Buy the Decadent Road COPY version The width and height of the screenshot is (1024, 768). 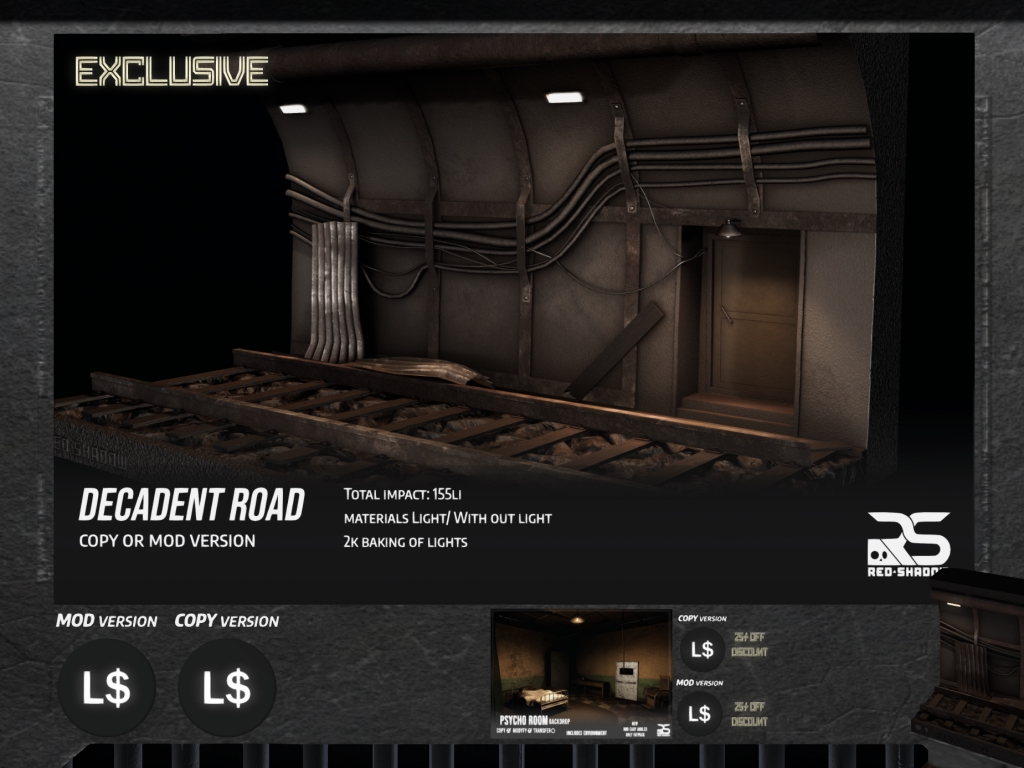tap(226, 688)
